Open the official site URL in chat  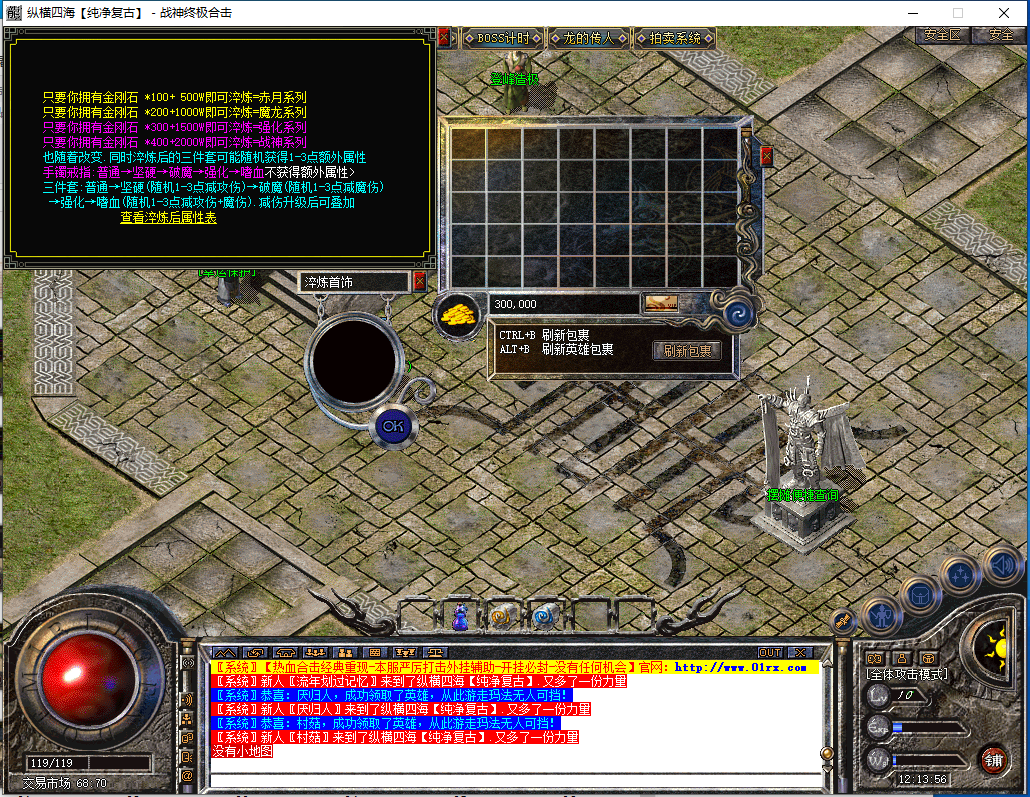click(740, 667)
